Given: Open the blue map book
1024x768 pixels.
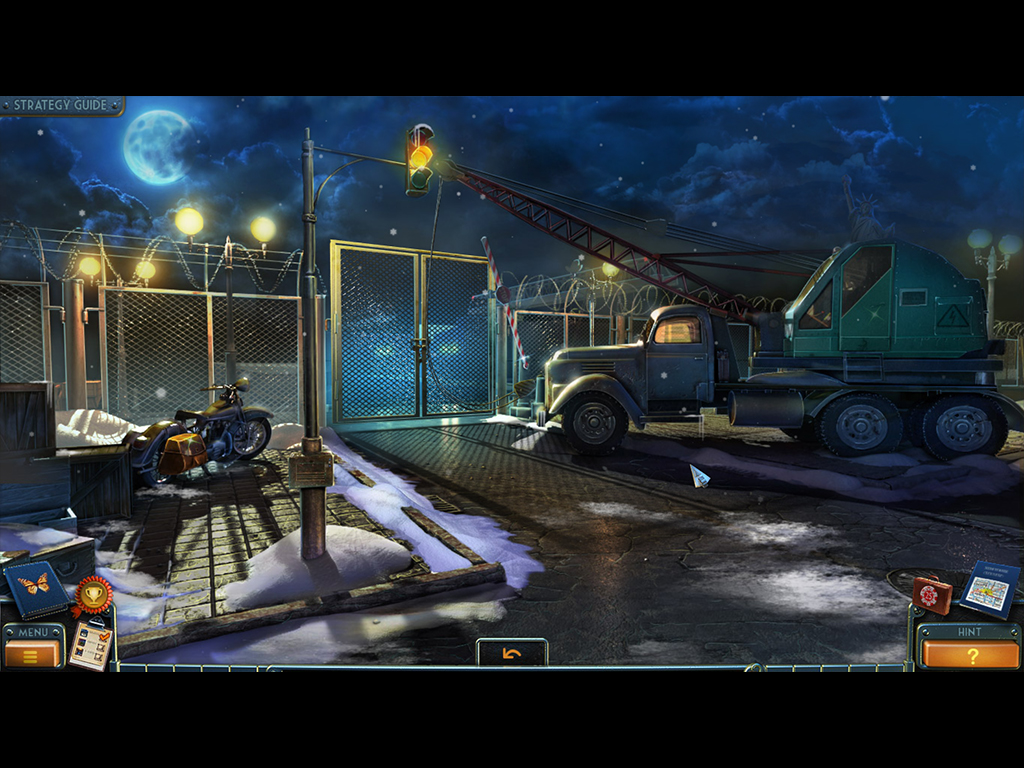Looking at the screenshot, I should click(x=990, y=589).
